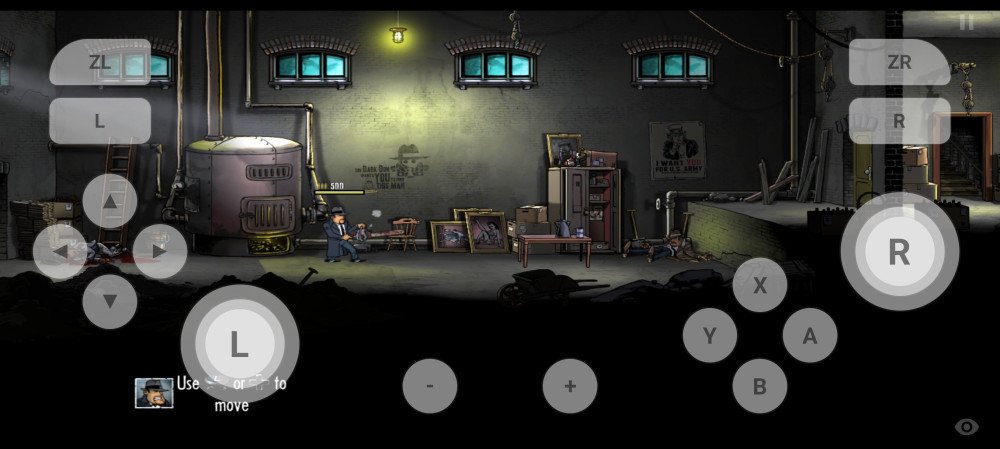This screenshot has width=1000, height=449.
Task: Tap the on-screen minus button
Action: pos(430,386)
